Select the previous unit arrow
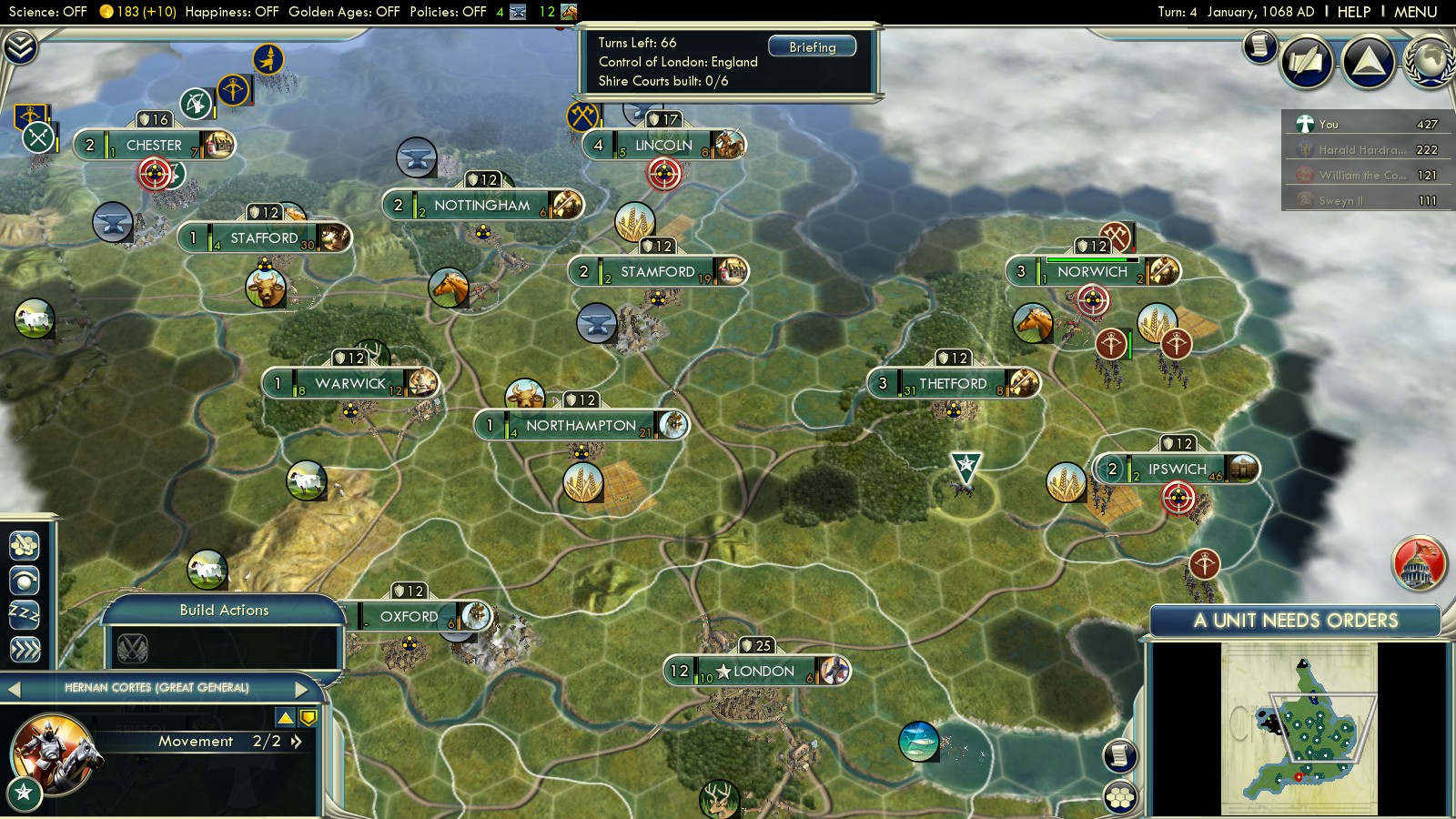 (x=14, y=689)
